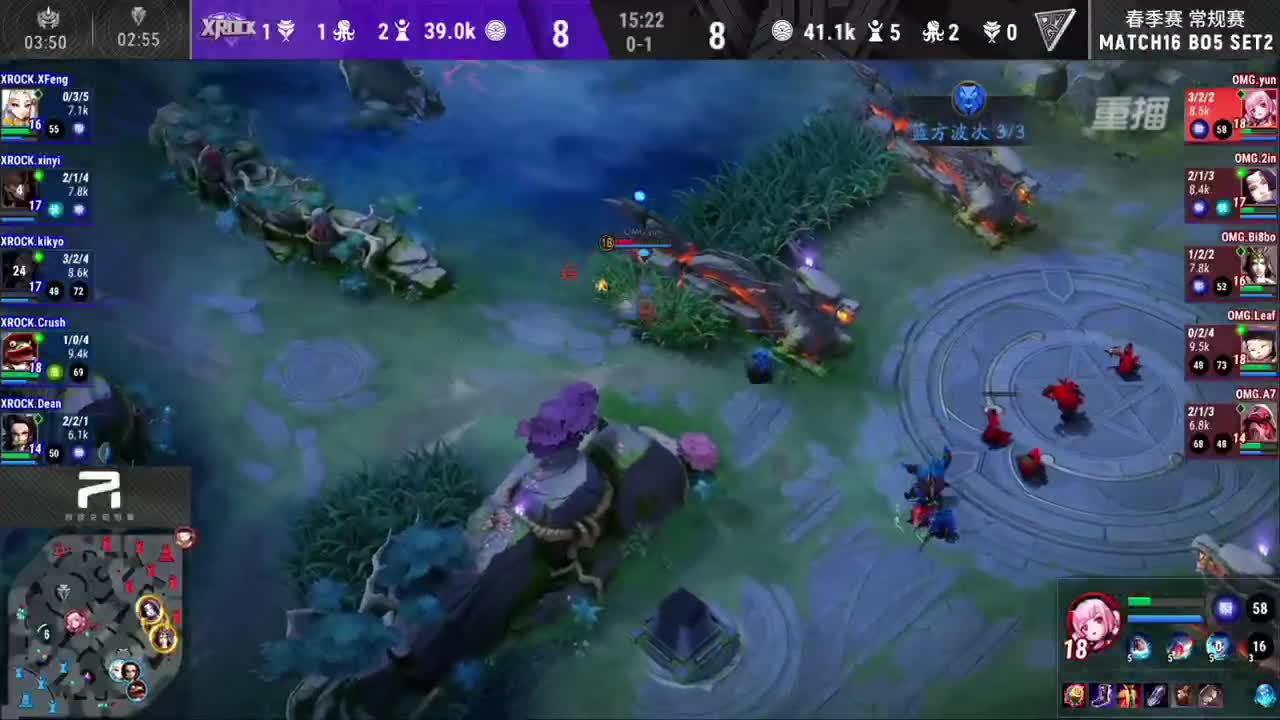Click the XROCK.Dean player name label
The image size is (1280, 720).
click(33, 403)
